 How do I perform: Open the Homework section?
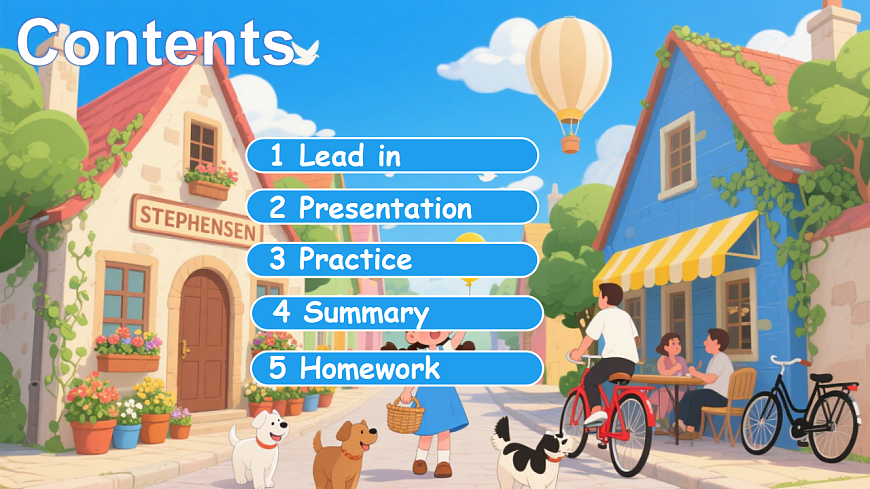pos(395,367)
